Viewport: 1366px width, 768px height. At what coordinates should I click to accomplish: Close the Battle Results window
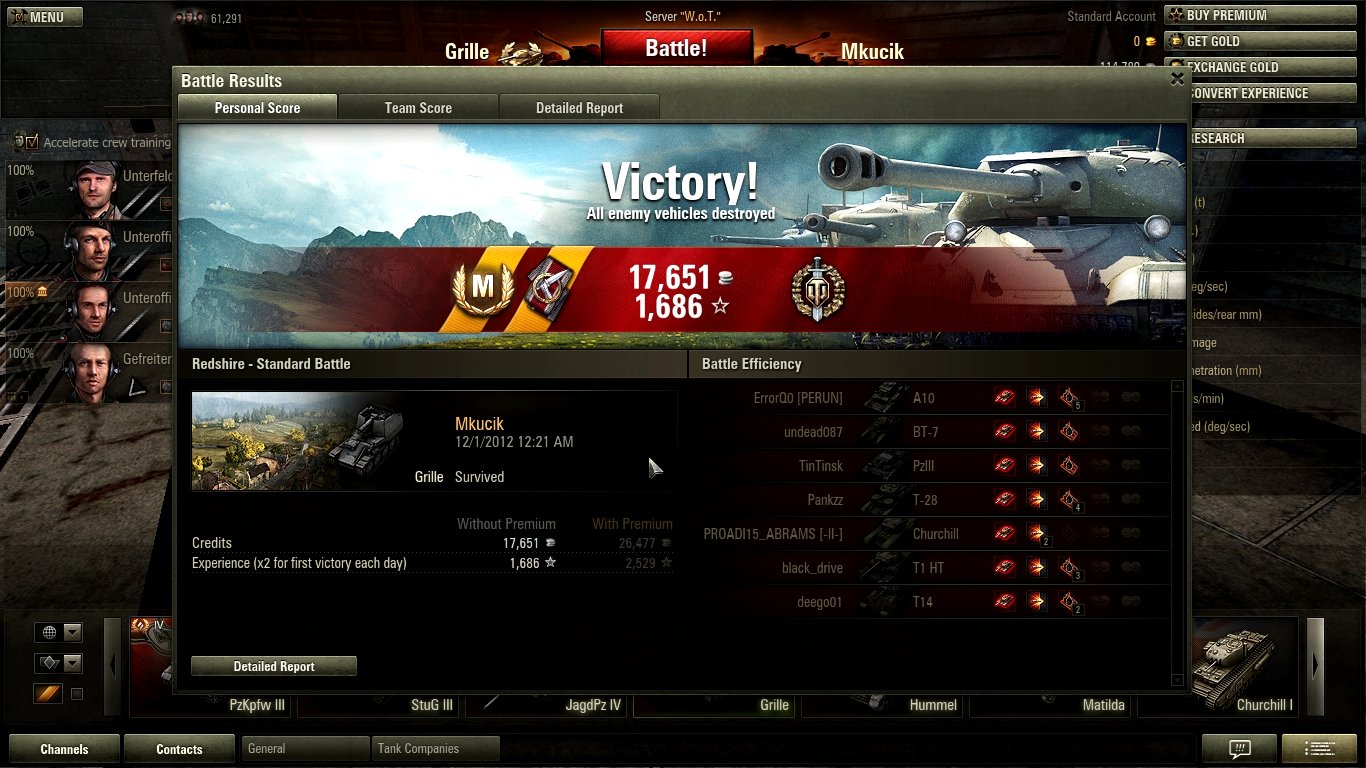click(1177, 79)
